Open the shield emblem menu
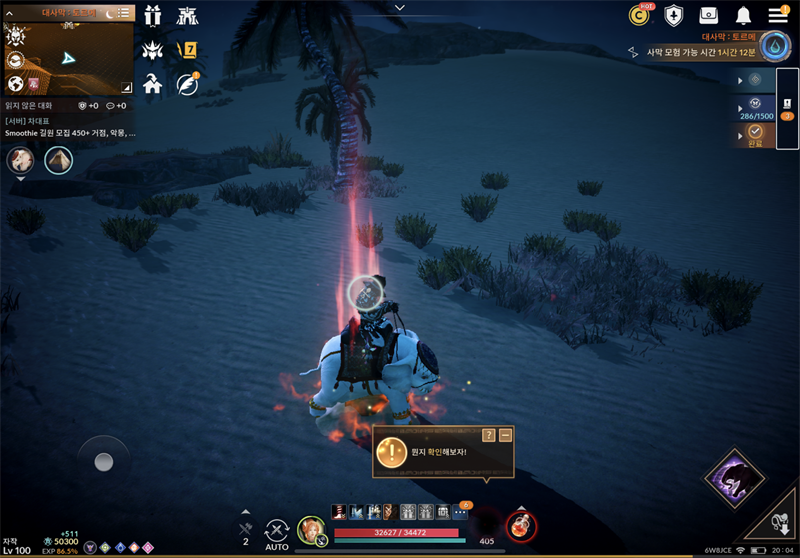 tap(674, 15)
